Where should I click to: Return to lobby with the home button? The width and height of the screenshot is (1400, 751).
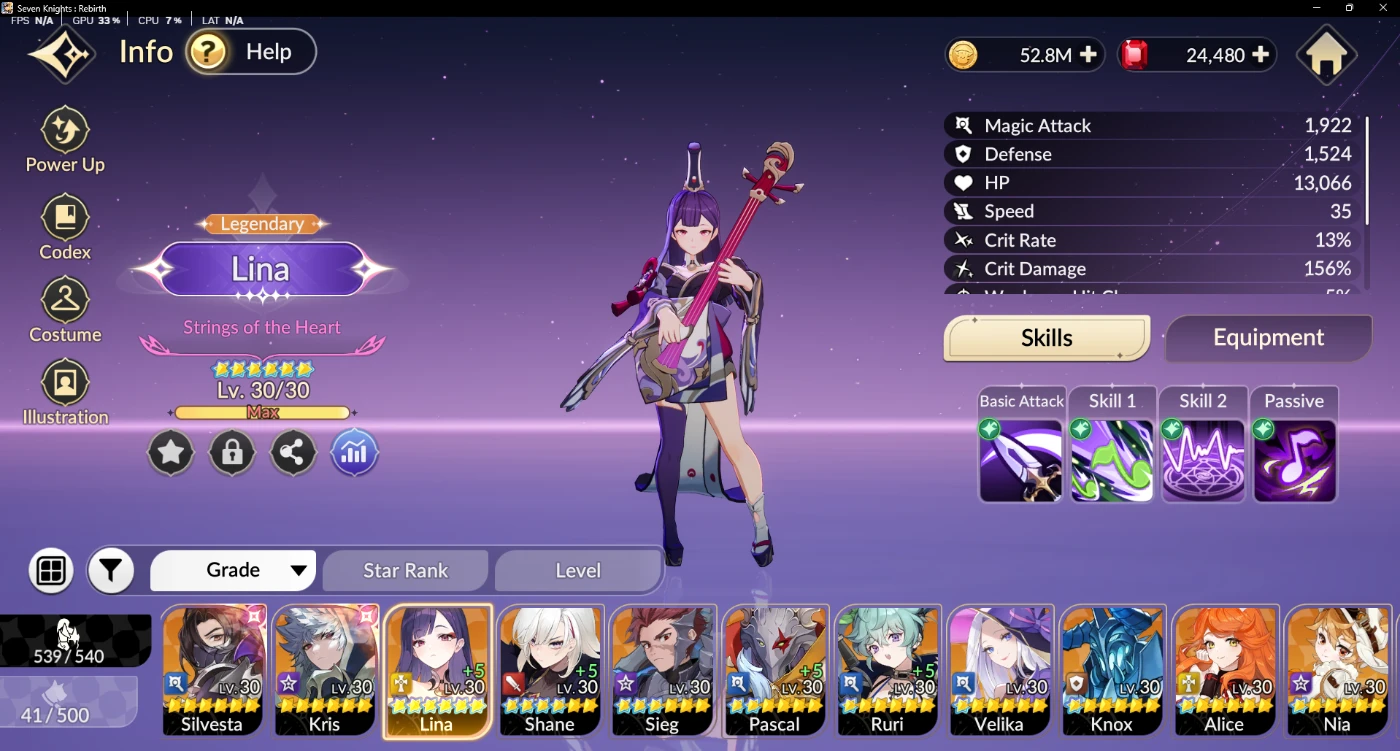click(x=1326, y=57)
